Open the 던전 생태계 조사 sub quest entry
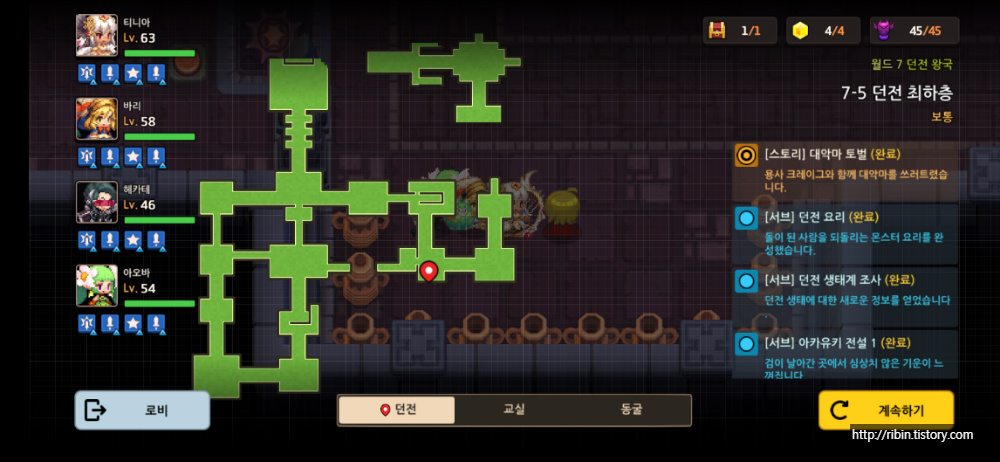 click(x=846, y=290)
